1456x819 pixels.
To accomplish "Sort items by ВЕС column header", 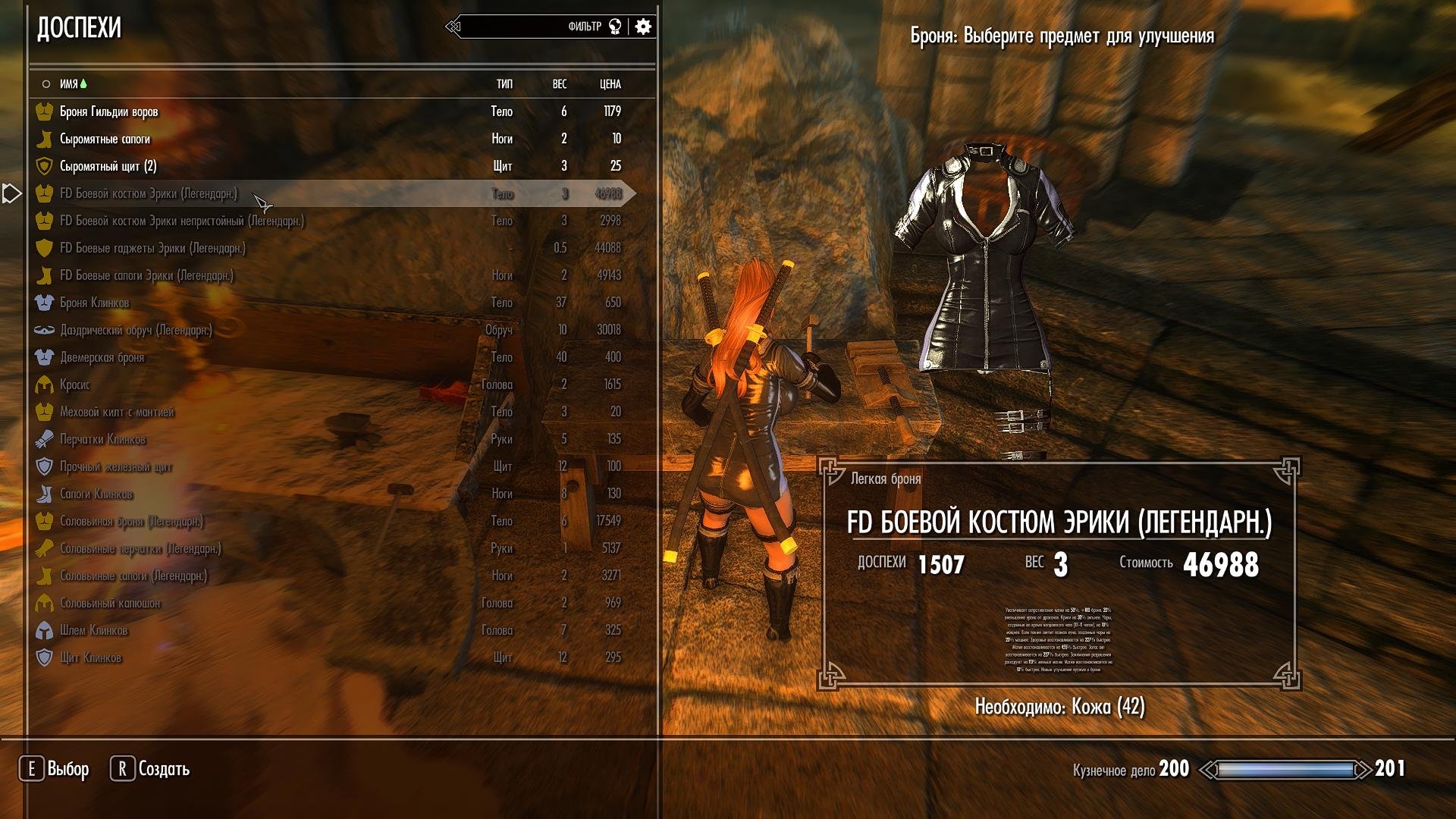I will pyautogui.click(x=560, y=84).
